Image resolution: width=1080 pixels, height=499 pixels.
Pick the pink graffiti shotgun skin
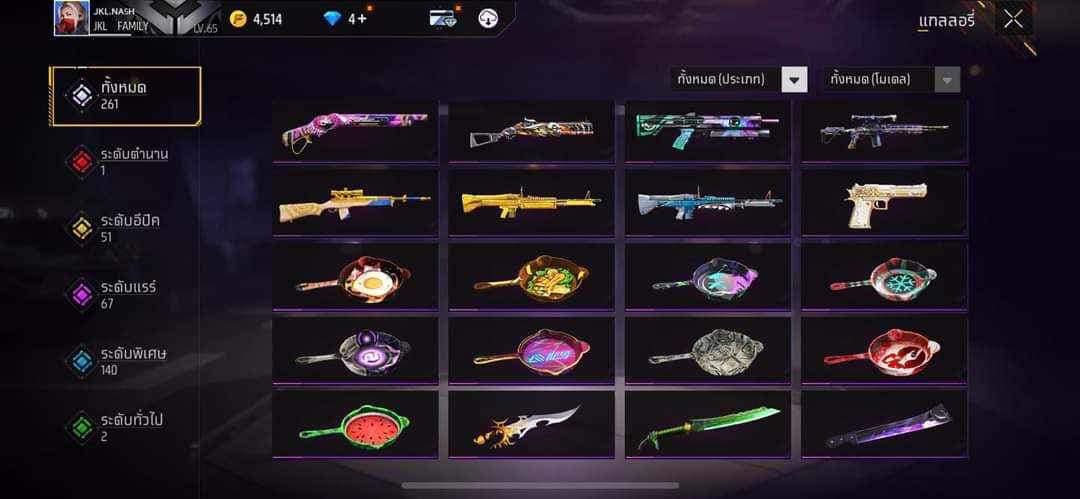[x=355, y=130]
